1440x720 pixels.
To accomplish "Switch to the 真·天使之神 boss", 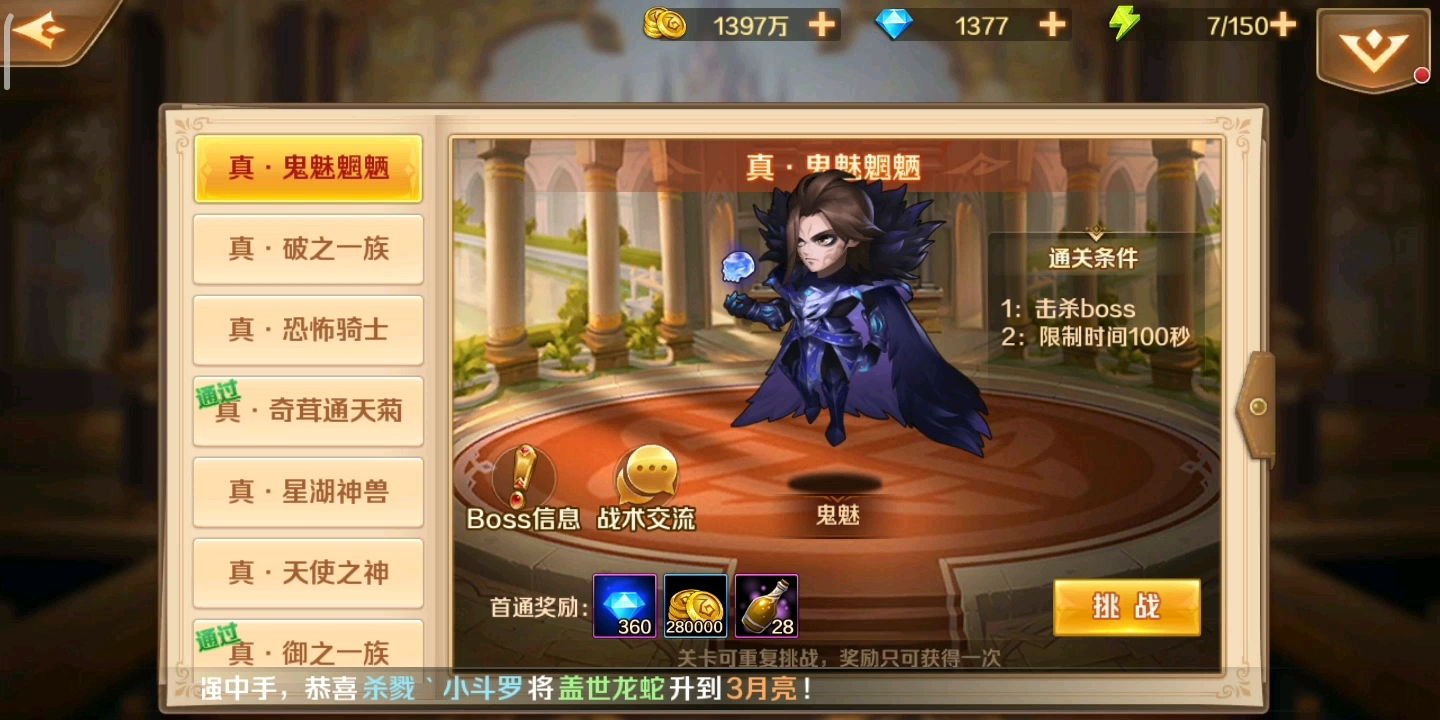I will pyautogui.click(x=307, y=573).
